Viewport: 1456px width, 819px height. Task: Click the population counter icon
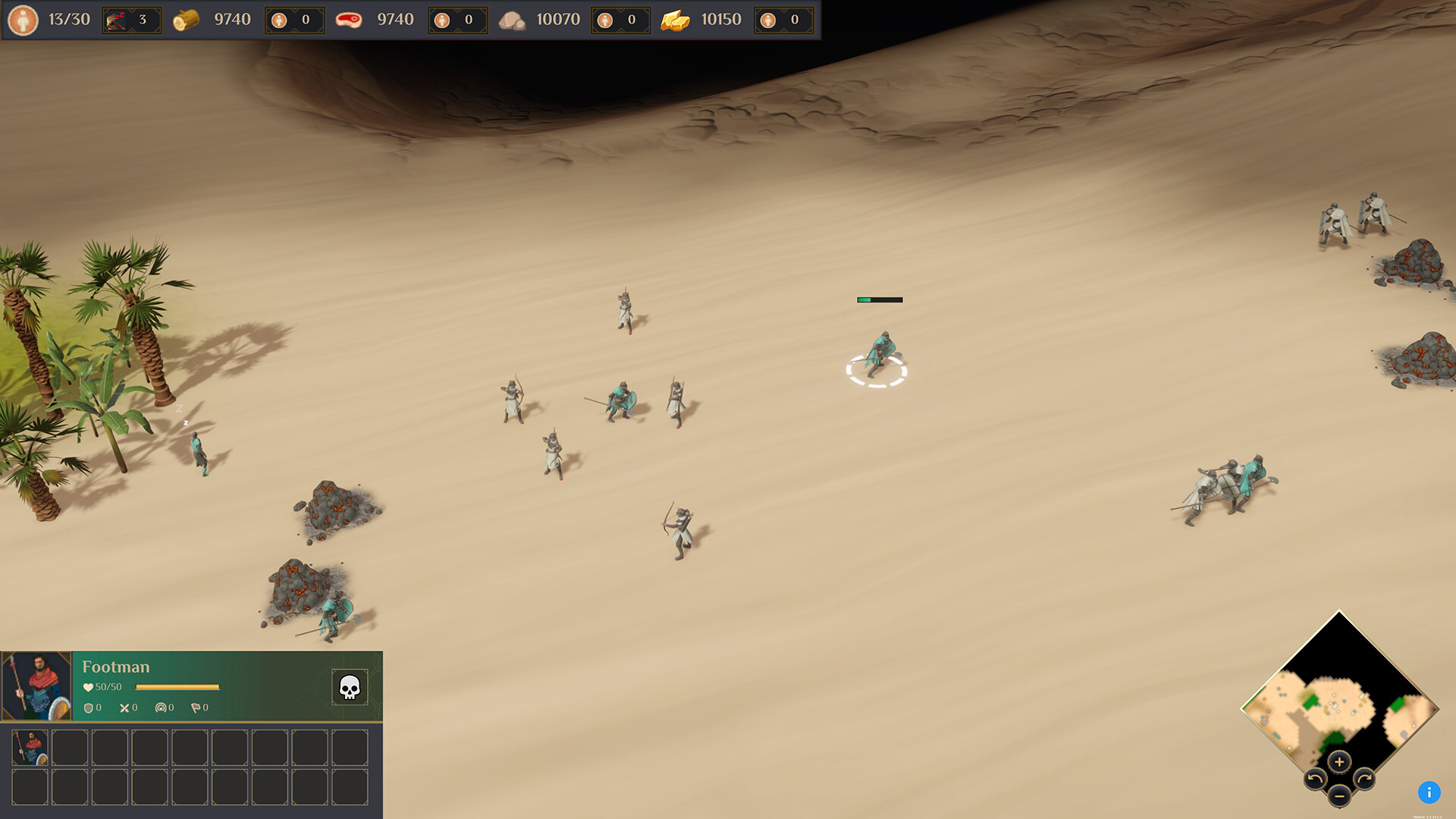tap(25, 19)
